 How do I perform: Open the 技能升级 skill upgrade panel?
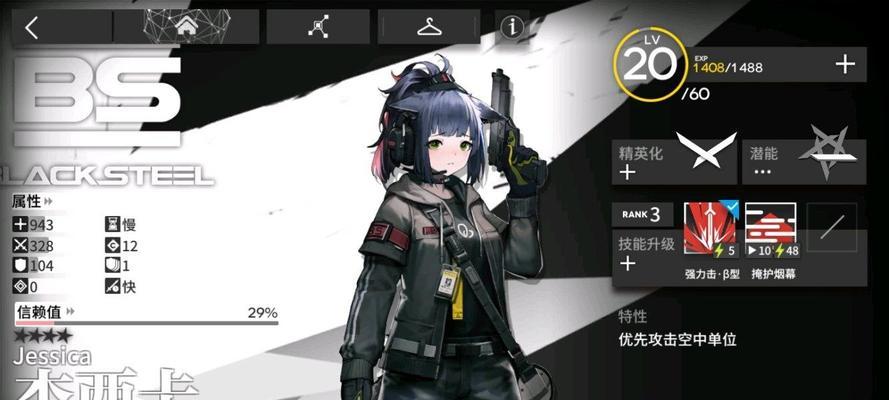click(645, 253)
